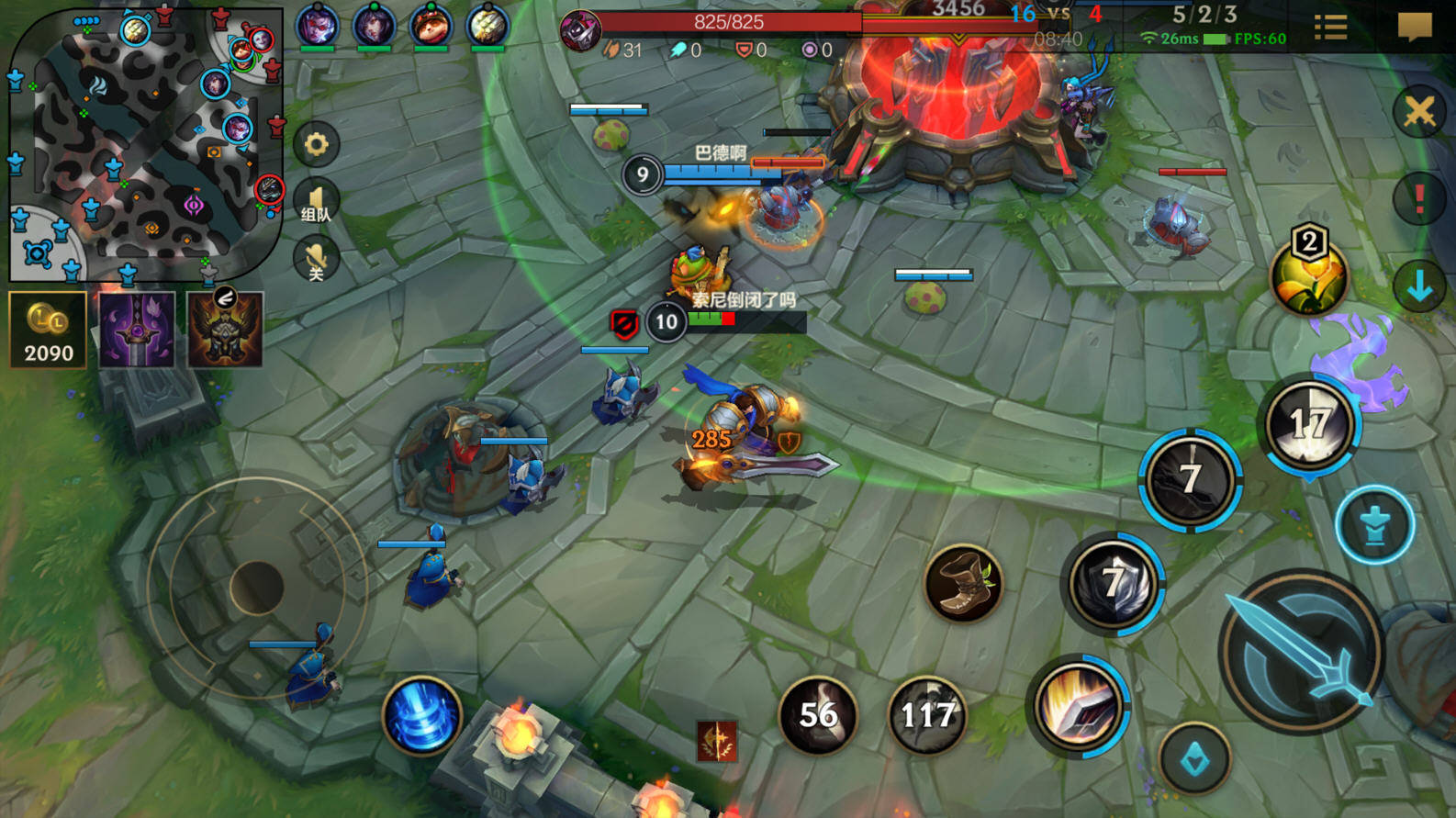Tap the blue down arrow button
1456x818 pixels.
tap(1419, 286)
